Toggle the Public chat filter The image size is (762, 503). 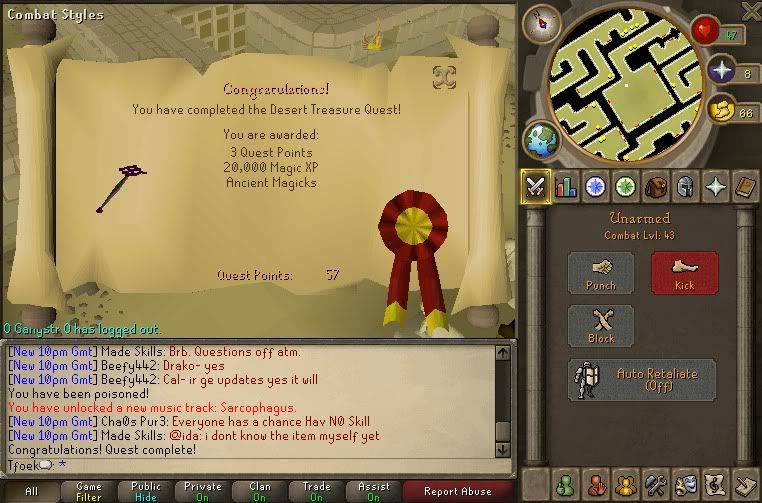tap(146, 491)
